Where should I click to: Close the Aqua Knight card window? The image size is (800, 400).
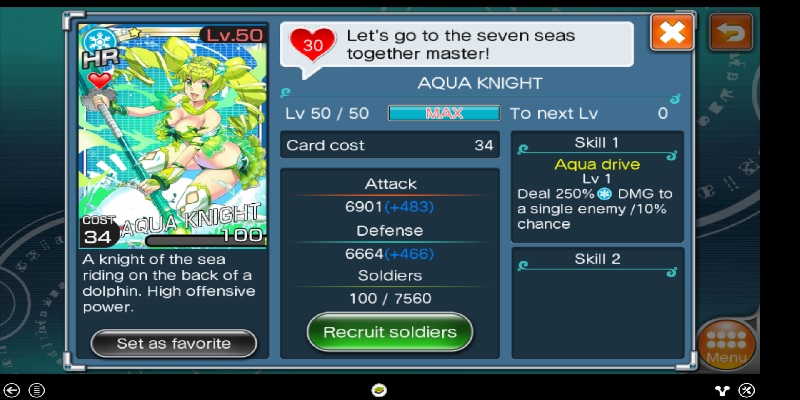[672, 33]
